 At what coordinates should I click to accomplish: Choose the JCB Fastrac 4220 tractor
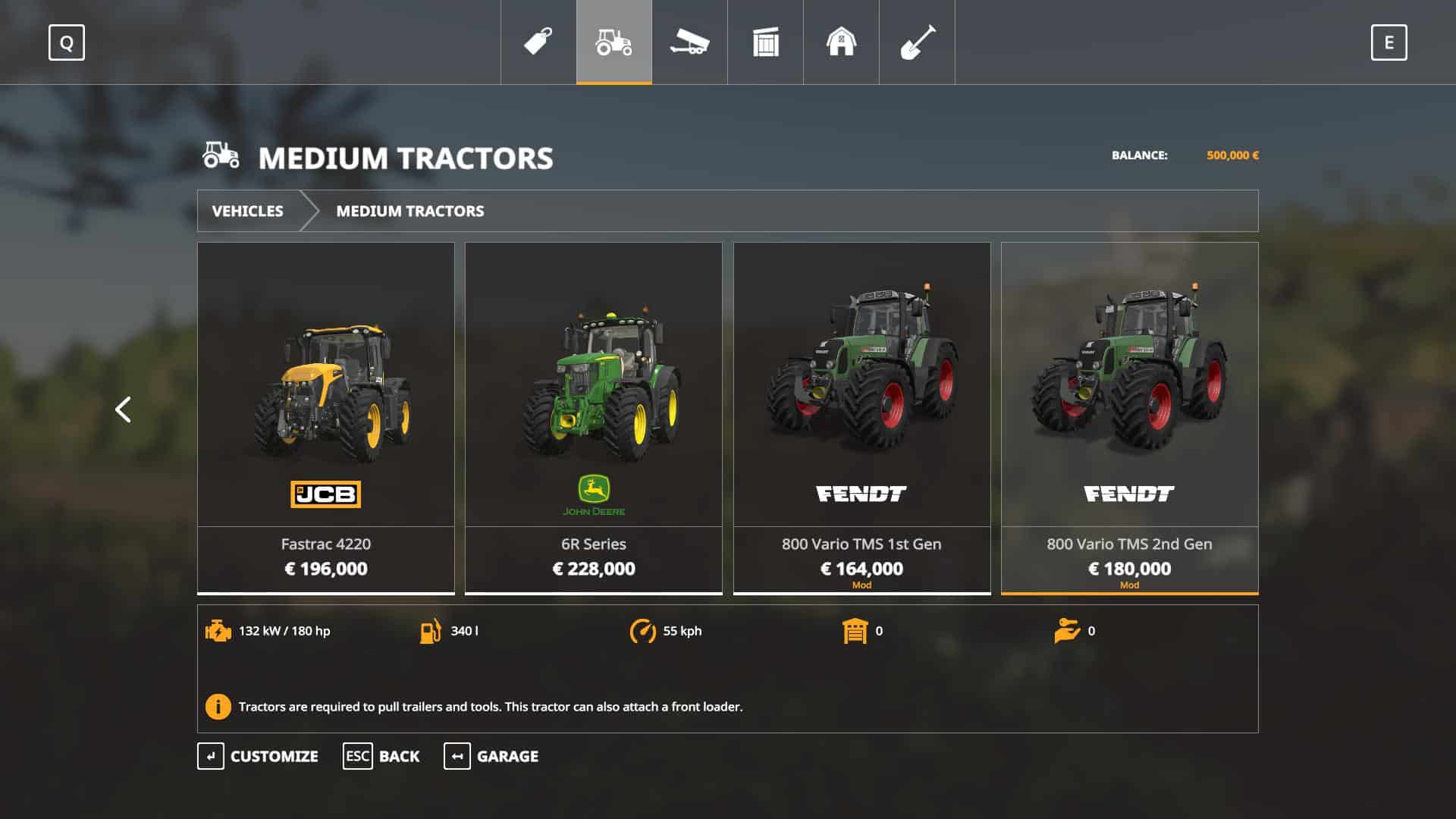(326, 417)
